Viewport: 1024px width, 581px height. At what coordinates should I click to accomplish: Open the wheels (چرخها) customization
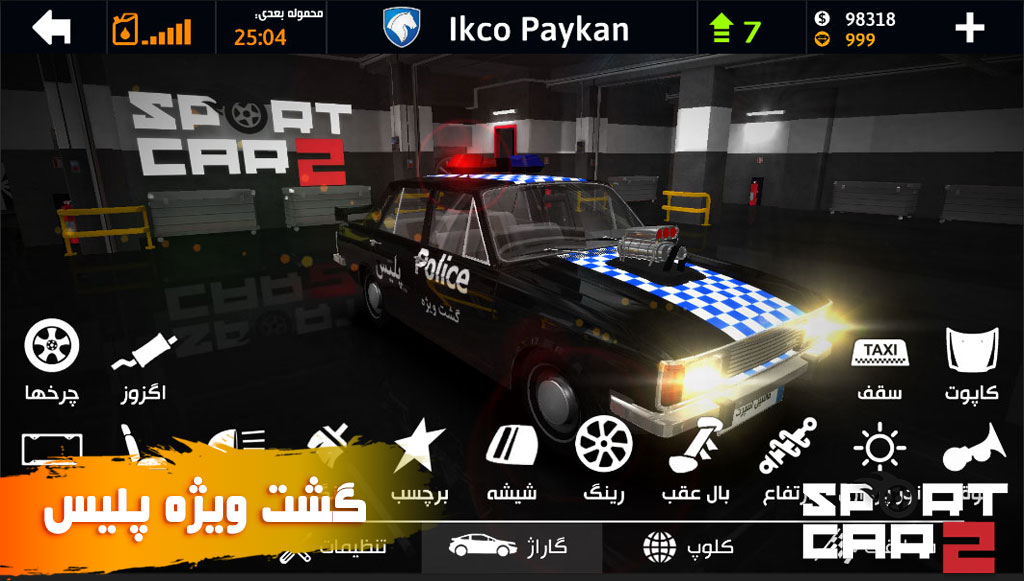coord(52,360)
